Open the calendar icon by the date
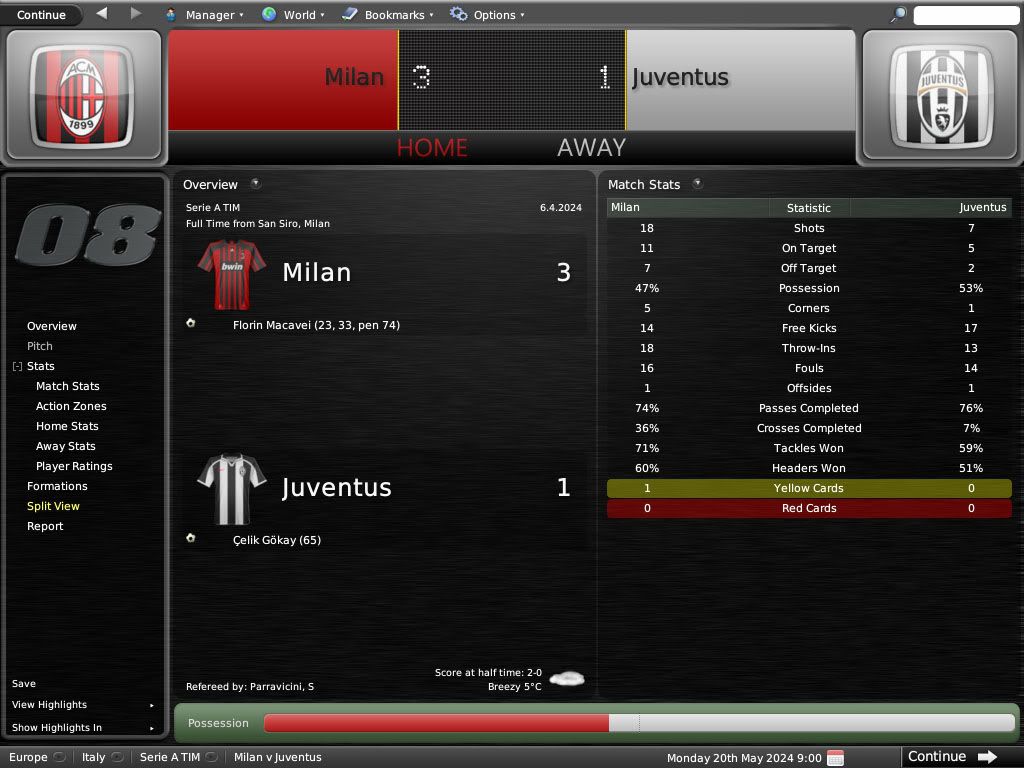The image size is (1024, 768). click(836, 757)
